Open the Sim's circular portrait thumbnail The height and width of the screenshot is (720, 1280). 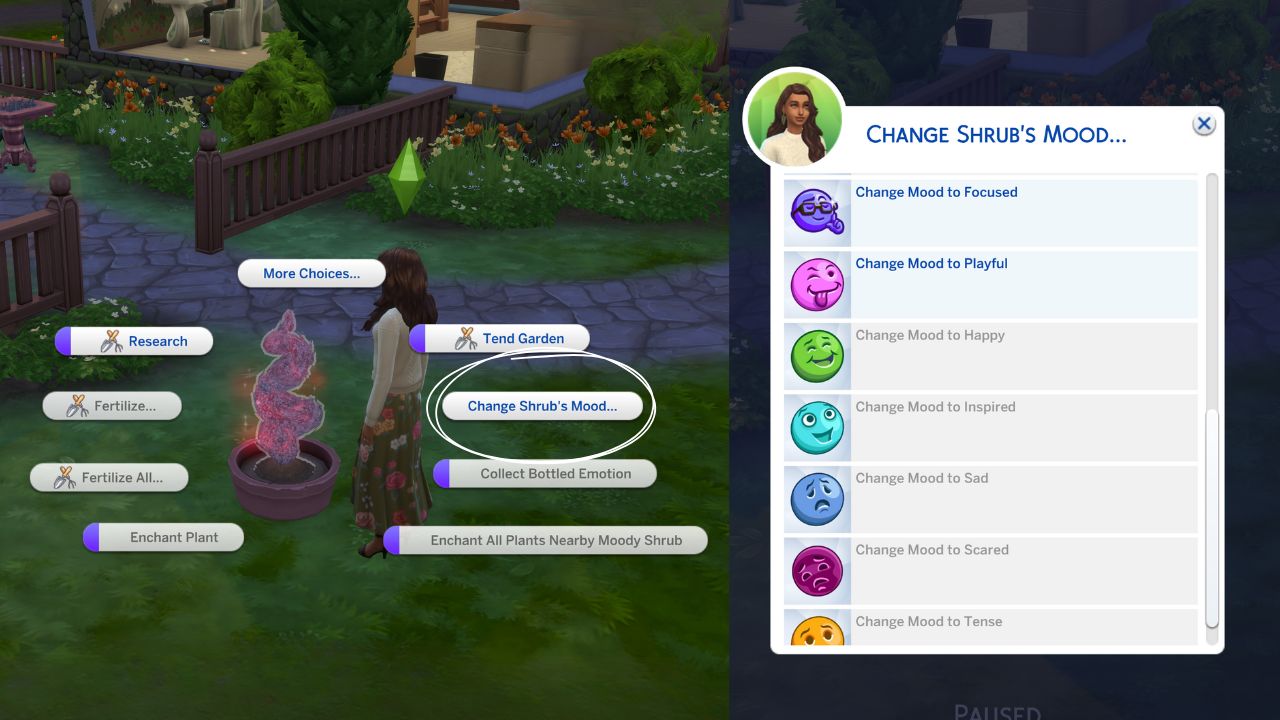pyautogui.click(x=794, y=117)
